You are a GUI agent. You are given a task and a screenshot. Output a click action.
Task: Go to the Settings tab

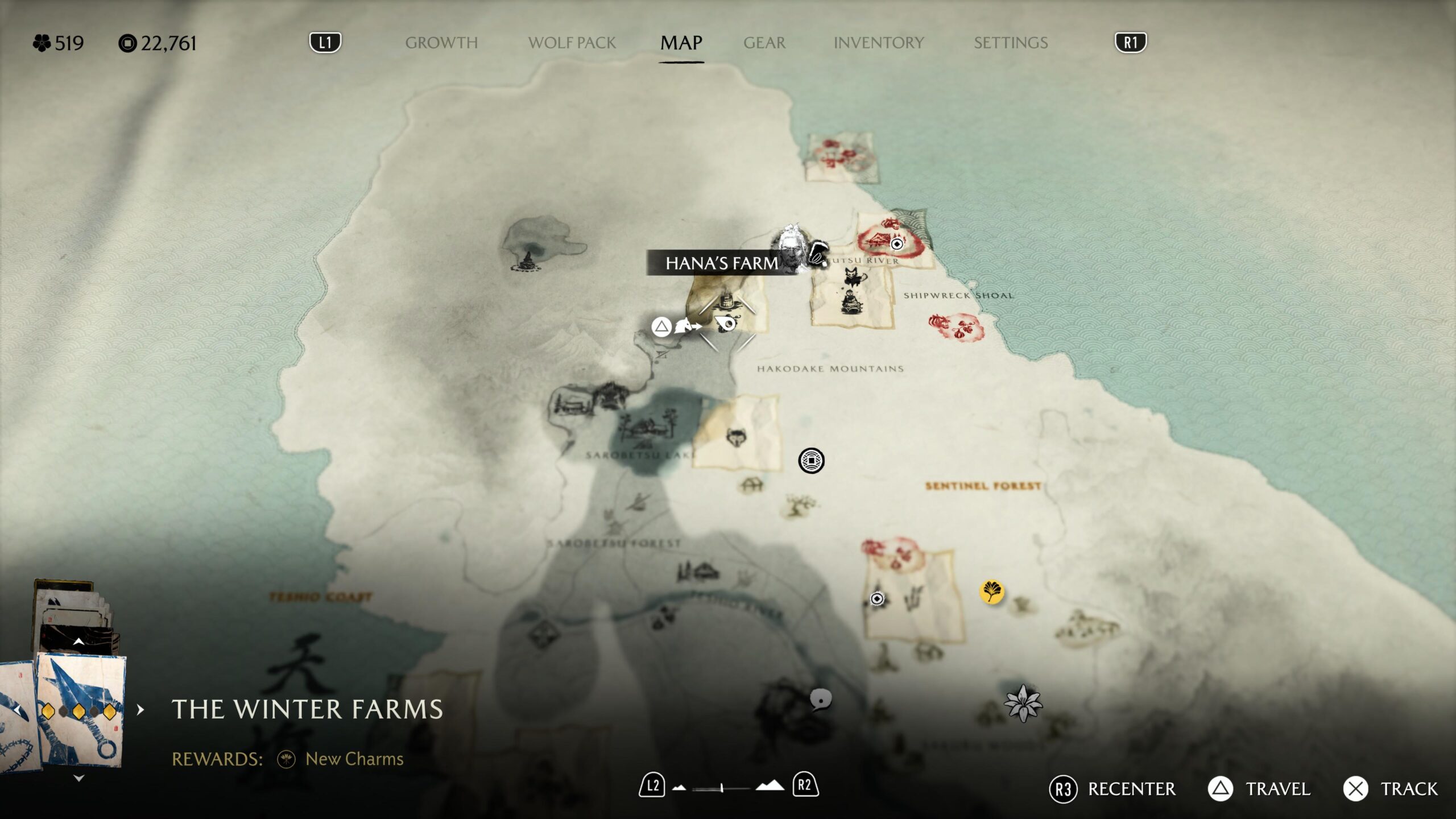(x=1010, y=43)
